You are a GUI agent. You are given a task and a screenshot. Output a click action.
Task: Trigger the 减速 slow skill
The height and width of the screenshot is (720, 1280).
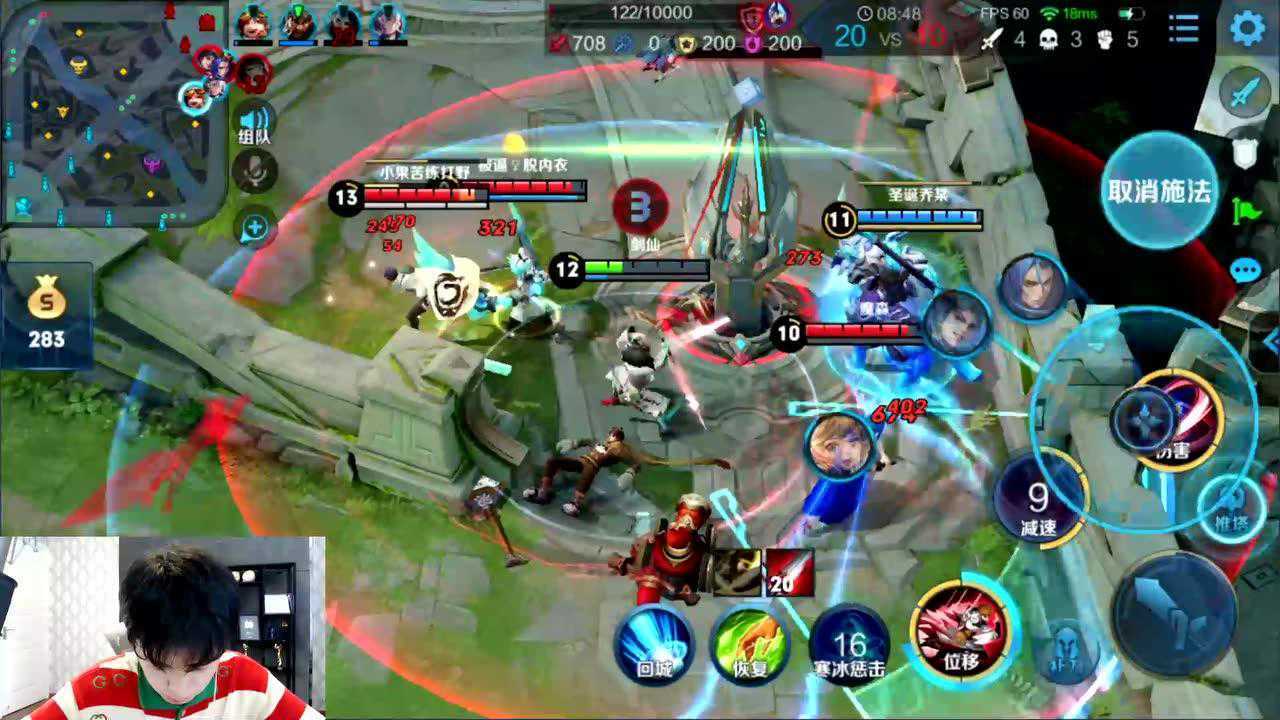(x=1038, y=500)
